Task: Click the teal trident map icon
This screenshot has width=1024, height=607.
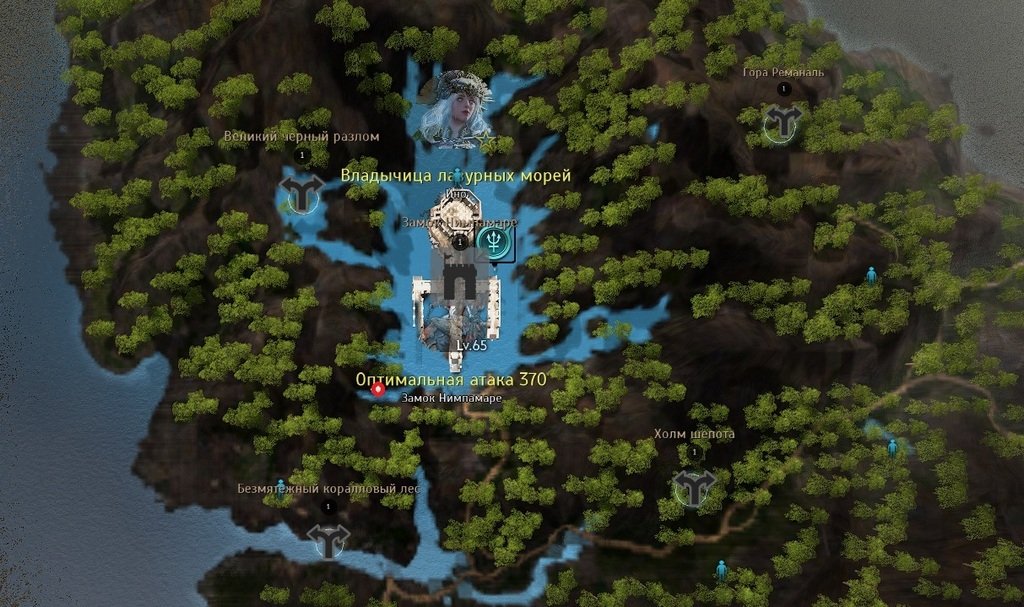Action: coord(493,241)
